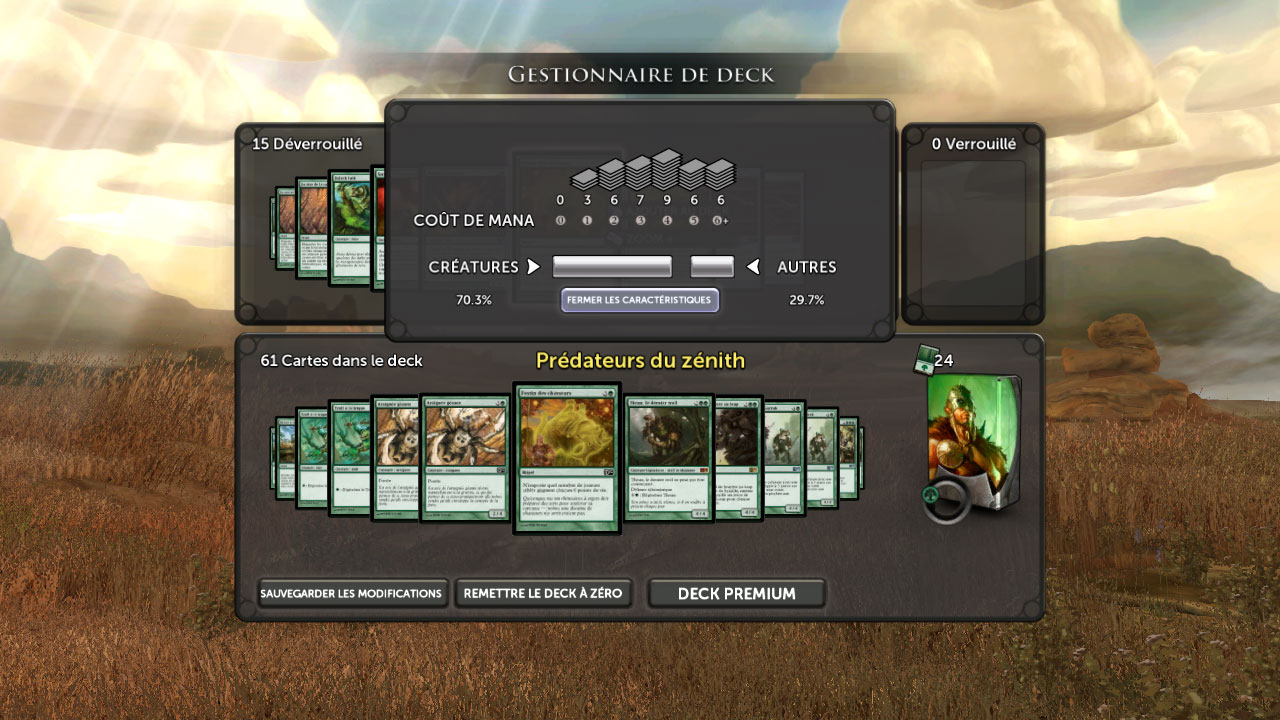The width and height of the screenshot is (1280, 720).
Task: Select the unlocked green creature card
Action: tap(350, 228)
